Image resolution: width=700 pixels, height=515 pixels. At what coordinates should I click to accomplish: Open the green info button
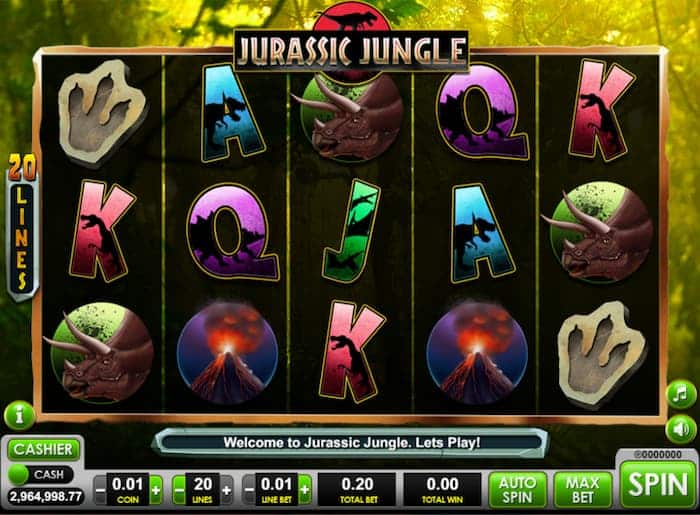point(19,415)
